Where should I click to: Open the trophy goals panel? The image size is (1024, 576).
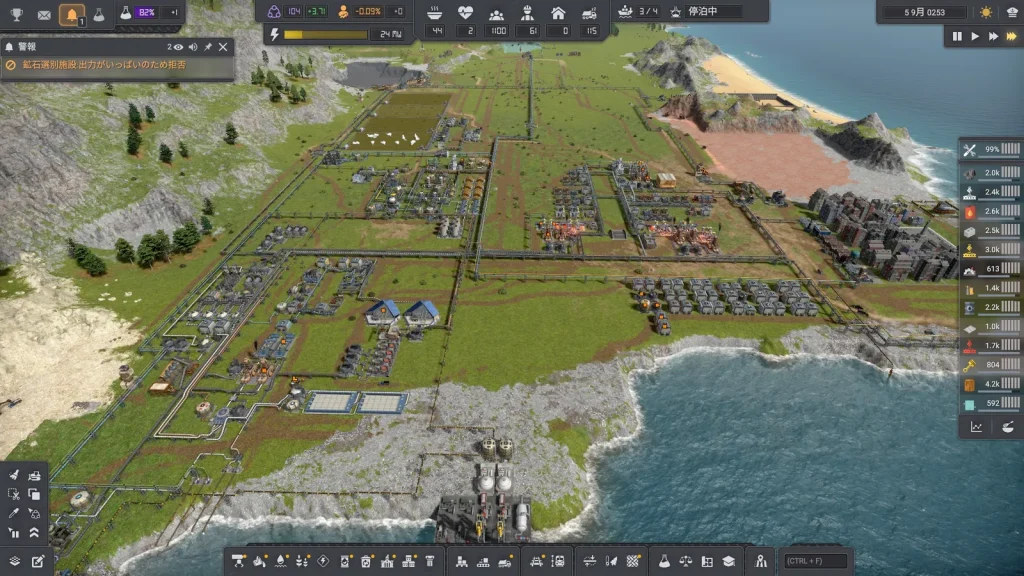(x=17, y=14)
